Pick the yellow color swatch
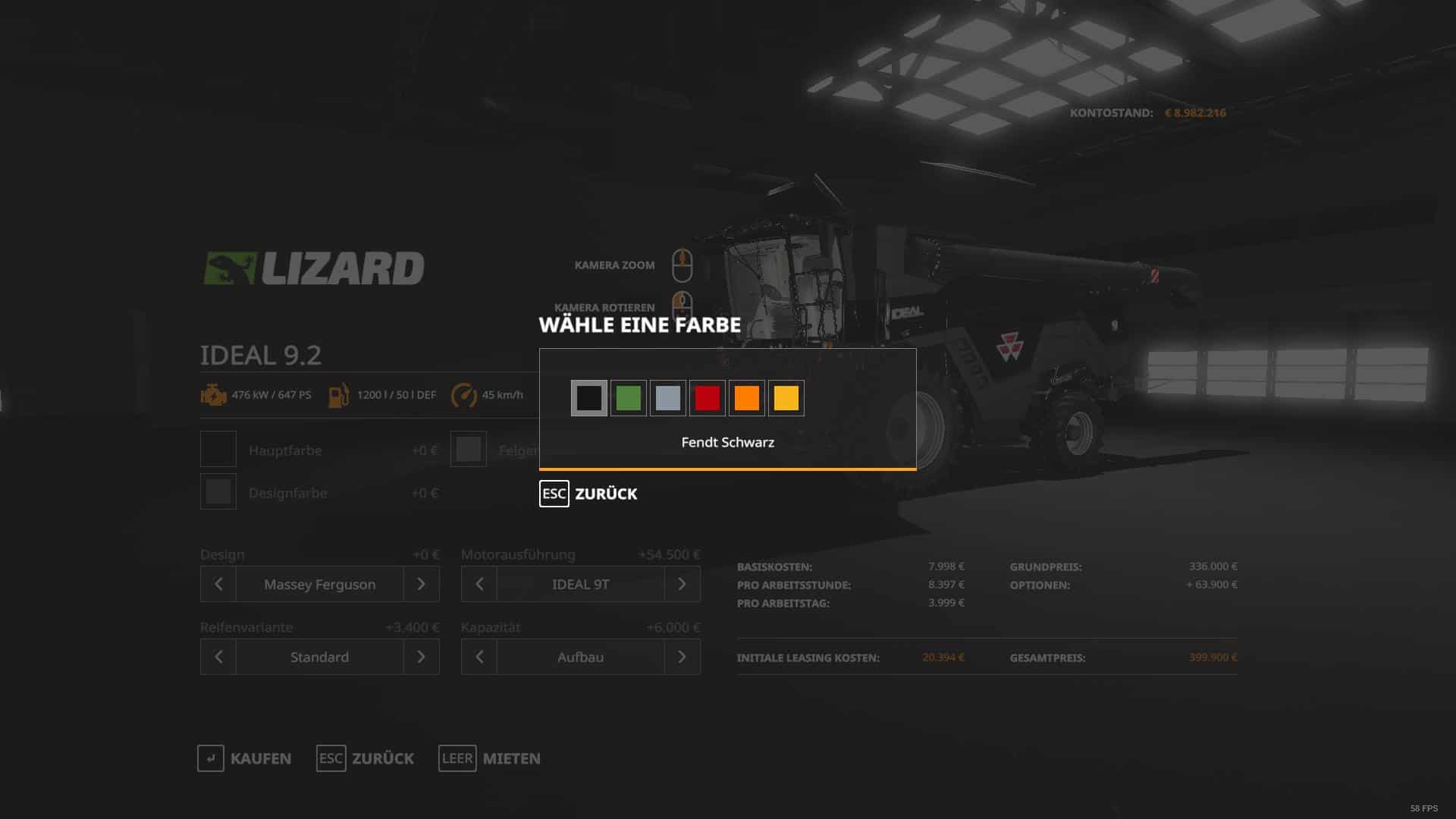Image resolution: width=1456 pixels, height=819 pixels. (786, 398)
